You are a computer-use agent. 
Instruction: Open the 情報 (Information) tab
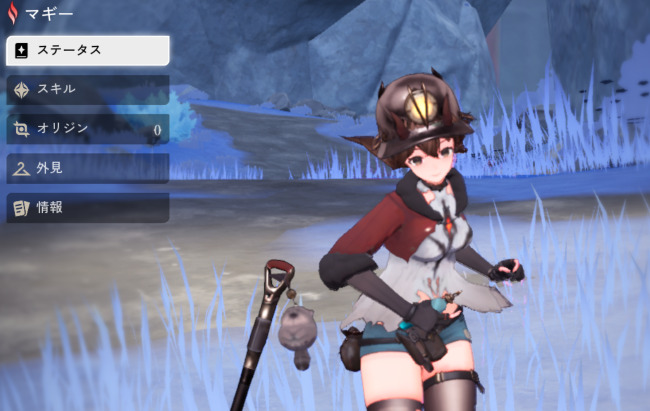(87, 208)
